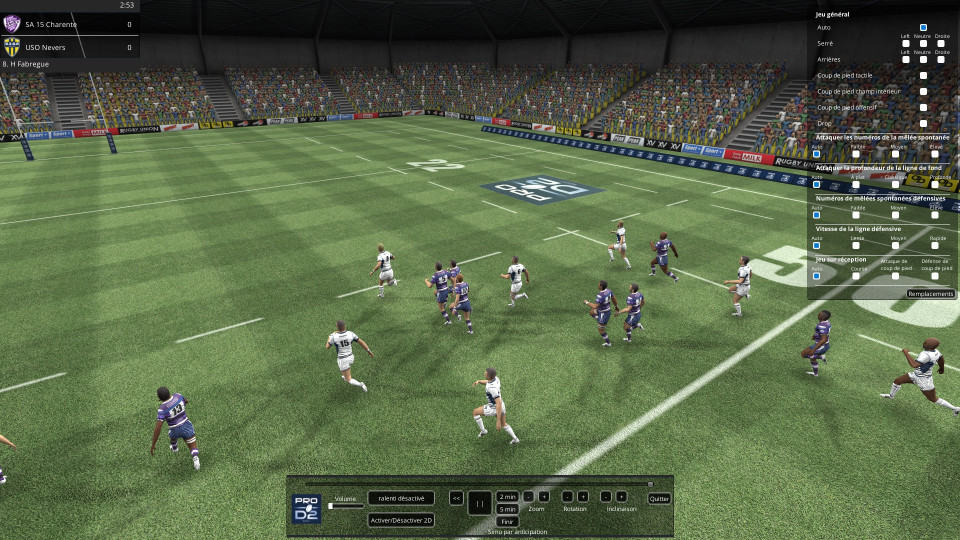The image size is (960, 540).
Task: Decrease Rotation with the minus button
Action: pos(567,496)
